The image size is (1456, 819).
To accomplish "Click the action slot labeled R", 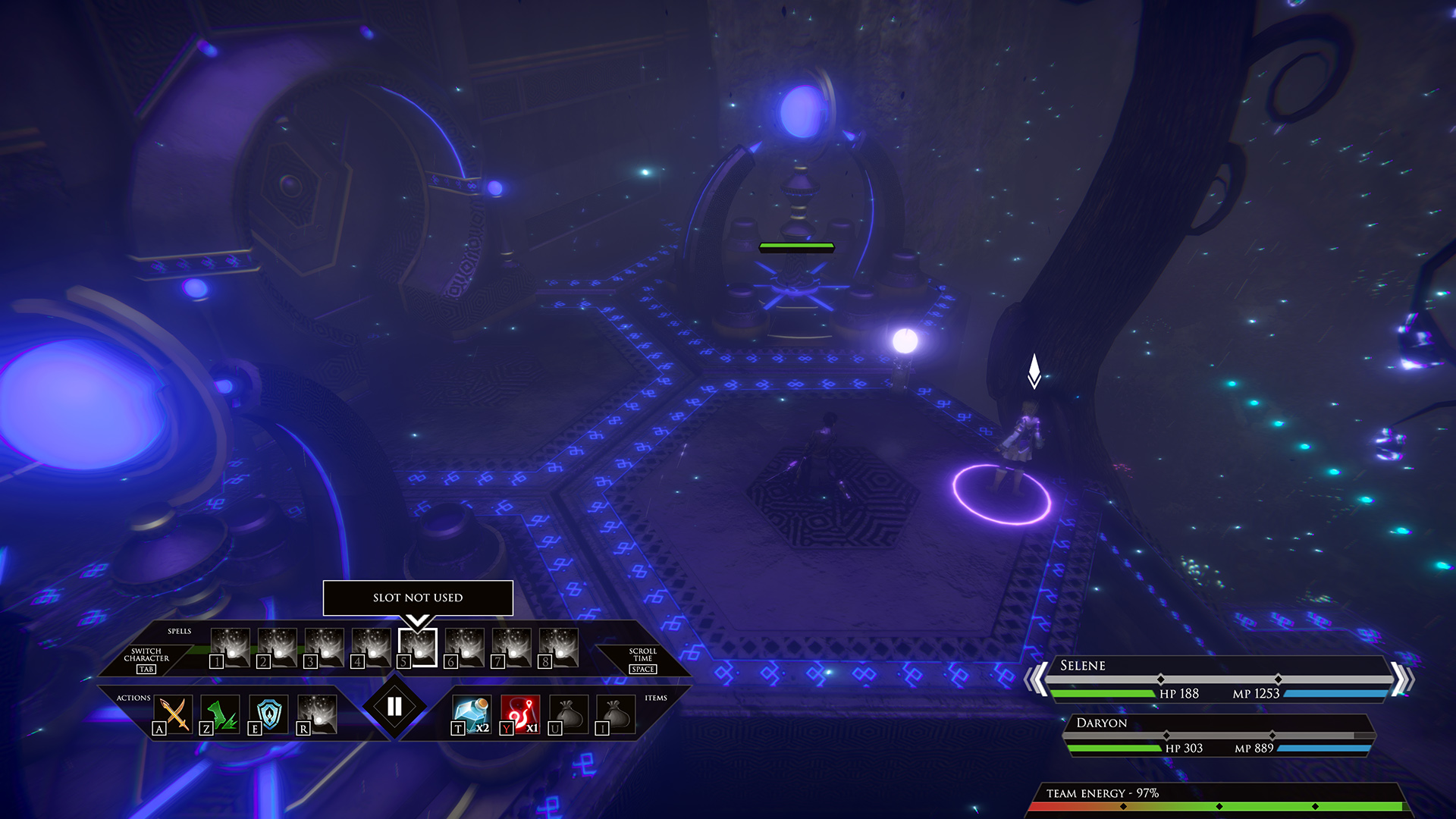I will (x=317, y=714).
